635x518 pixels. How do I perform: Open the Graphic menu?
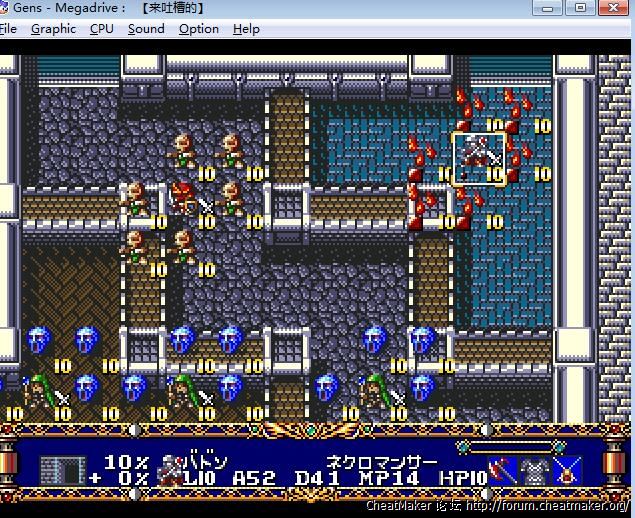point(53,29)
